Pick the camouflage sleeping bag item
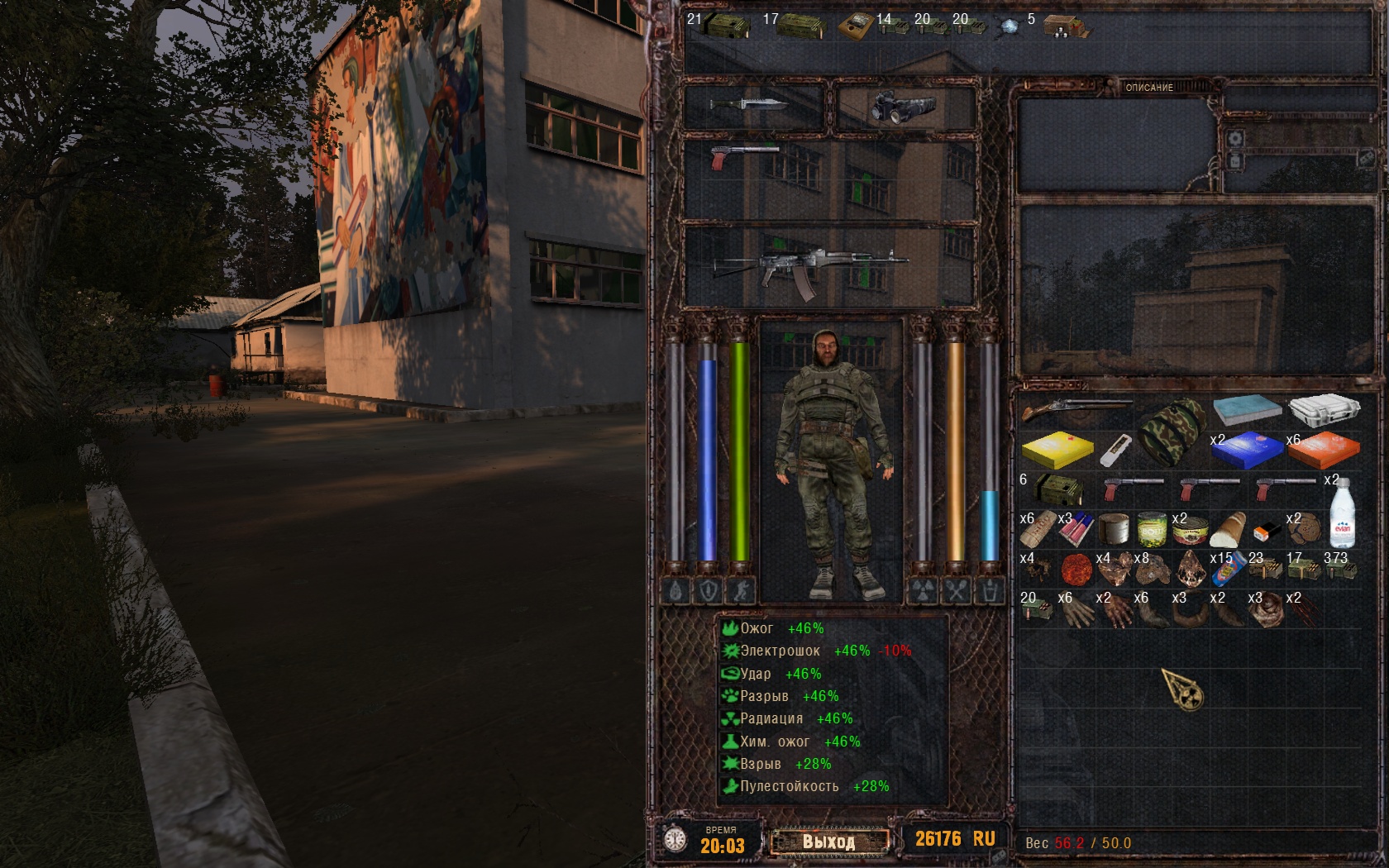 (x=1172, y=428)
